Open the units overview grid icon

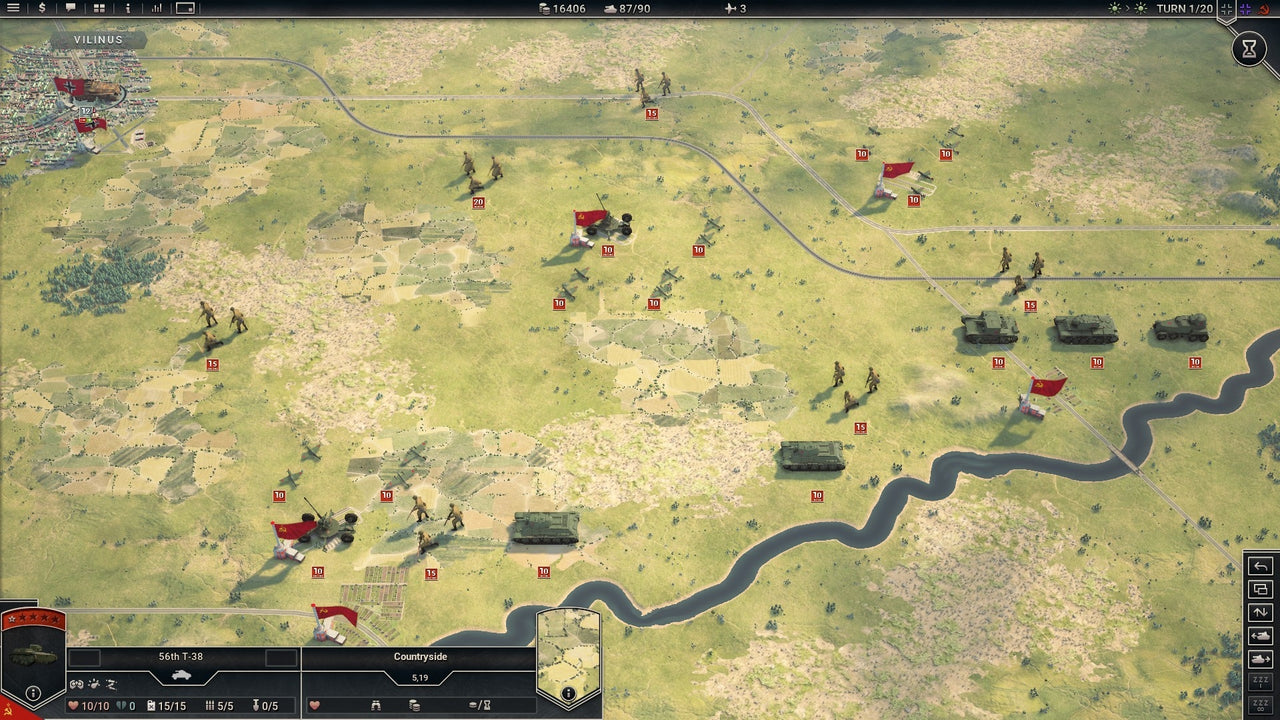[x=100, y=8]
